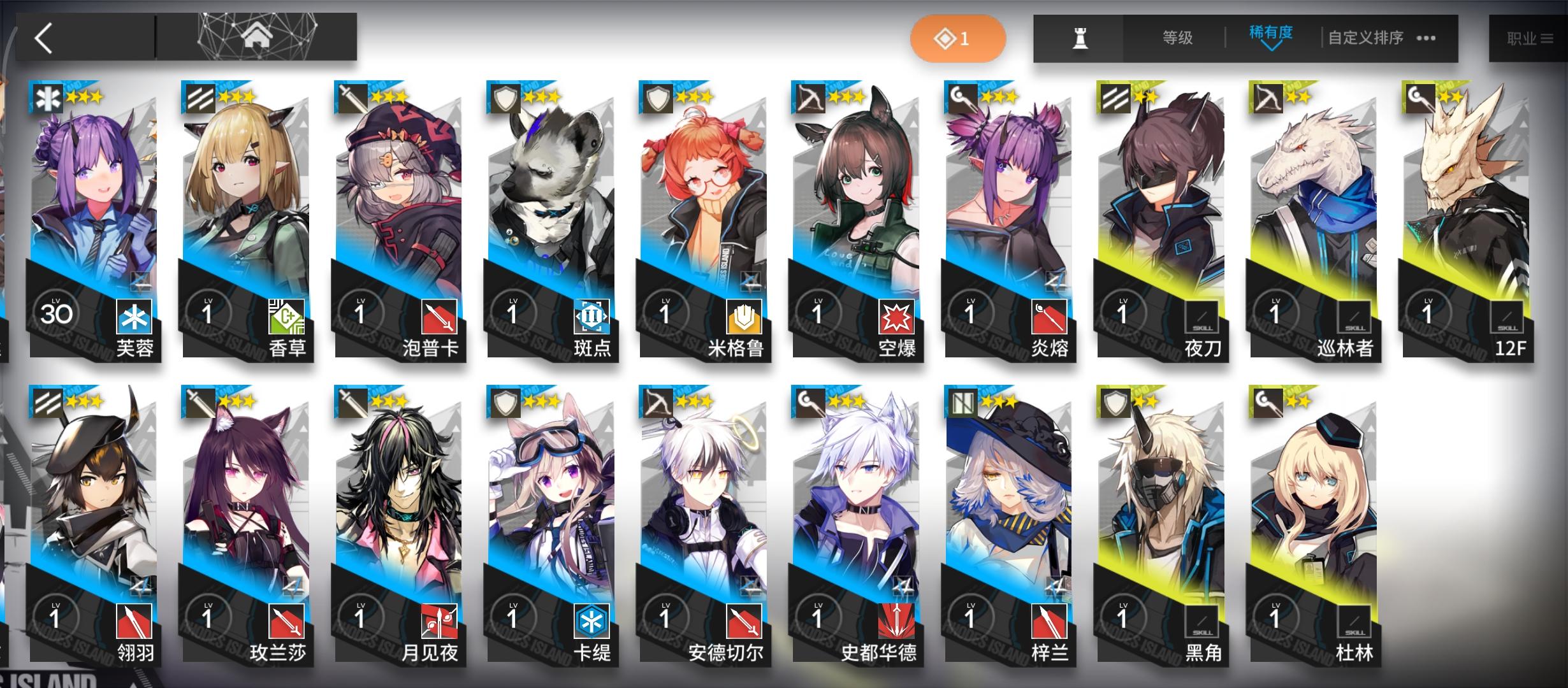
Task: Click the orange currency badge showing 1
Action: pyautogui.click(x=958, y=38)
